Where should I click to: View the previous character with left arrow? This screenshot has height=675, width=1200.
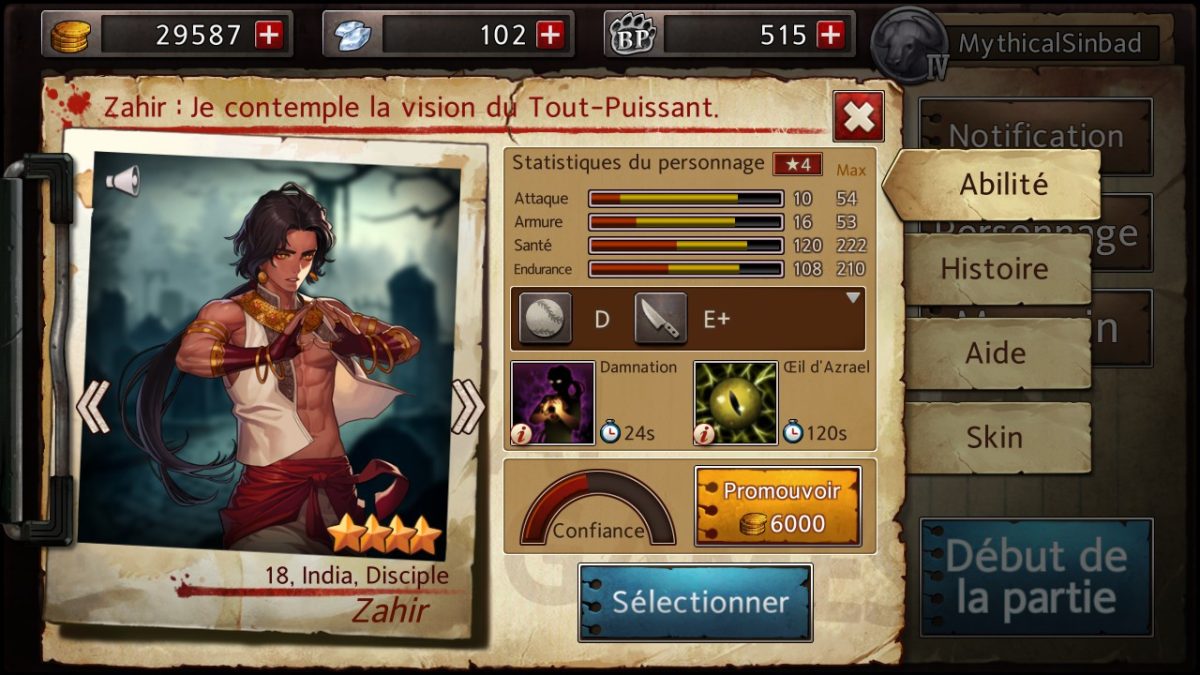coord(93,406)
